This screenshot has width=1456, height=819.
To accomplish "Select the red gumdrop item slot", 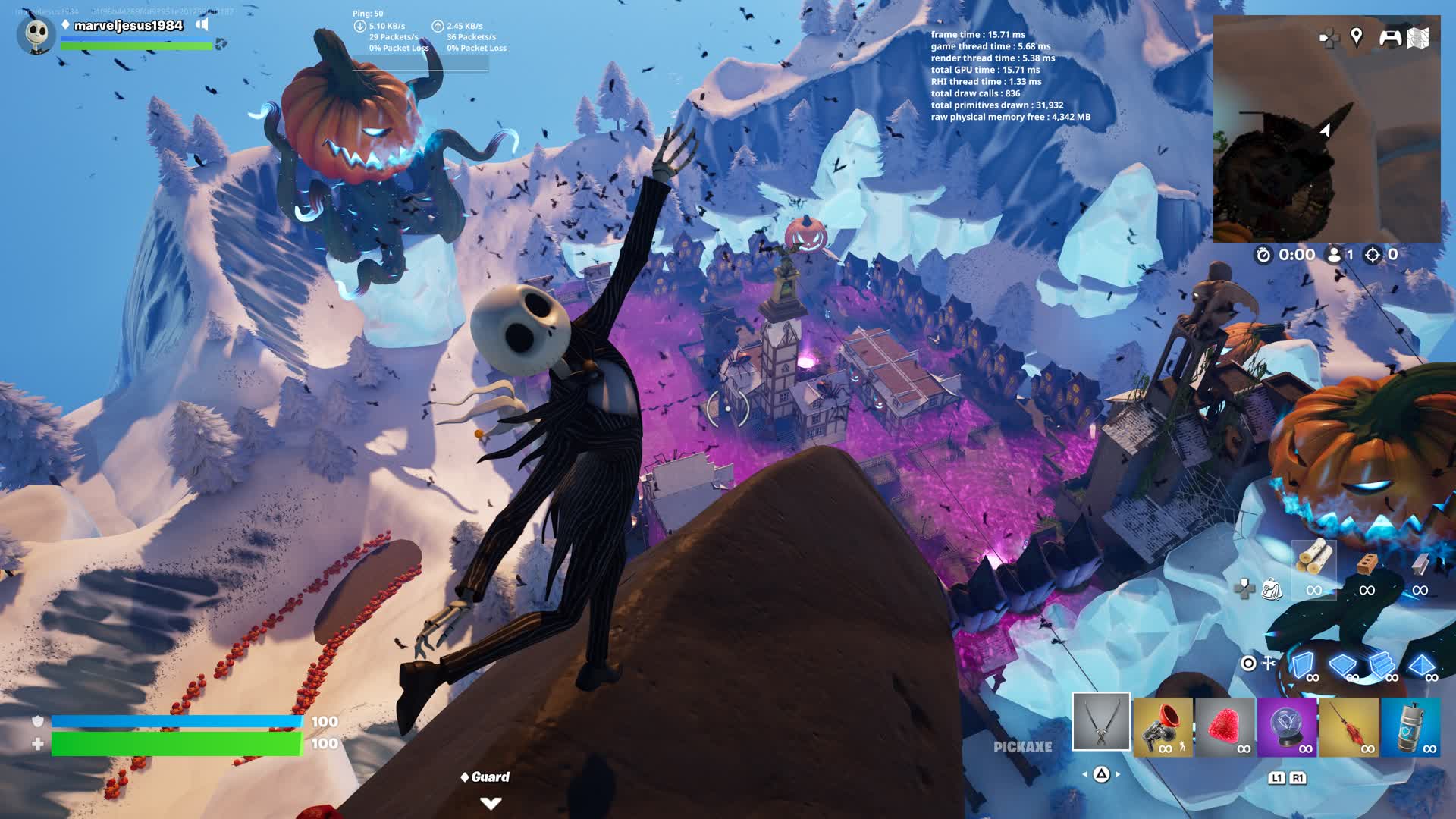I will 1225,727.
